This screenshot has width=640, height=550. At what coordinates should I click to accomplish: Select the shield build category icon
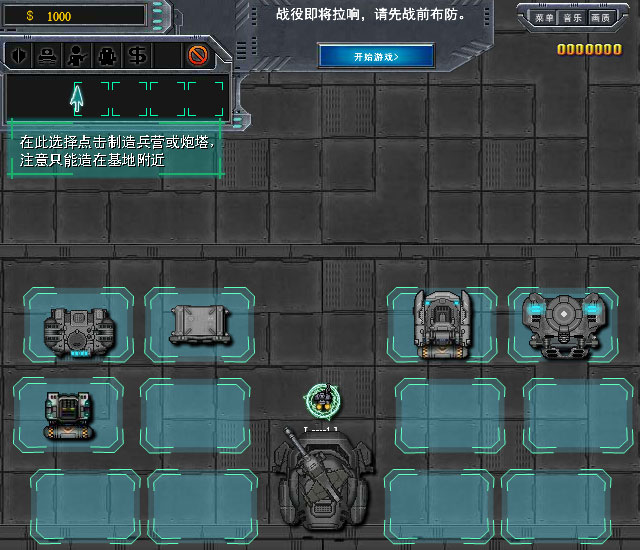pyautogui.click(x=20, y=55)
